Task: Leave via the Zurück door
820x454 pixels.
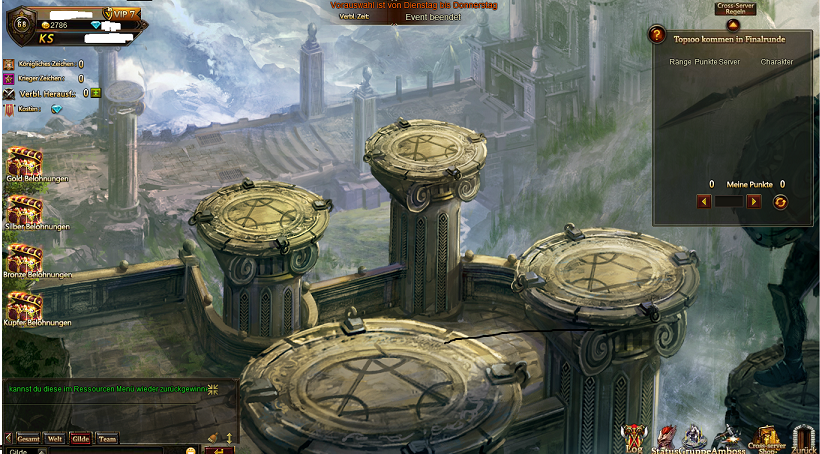Action: pos(803,436)
